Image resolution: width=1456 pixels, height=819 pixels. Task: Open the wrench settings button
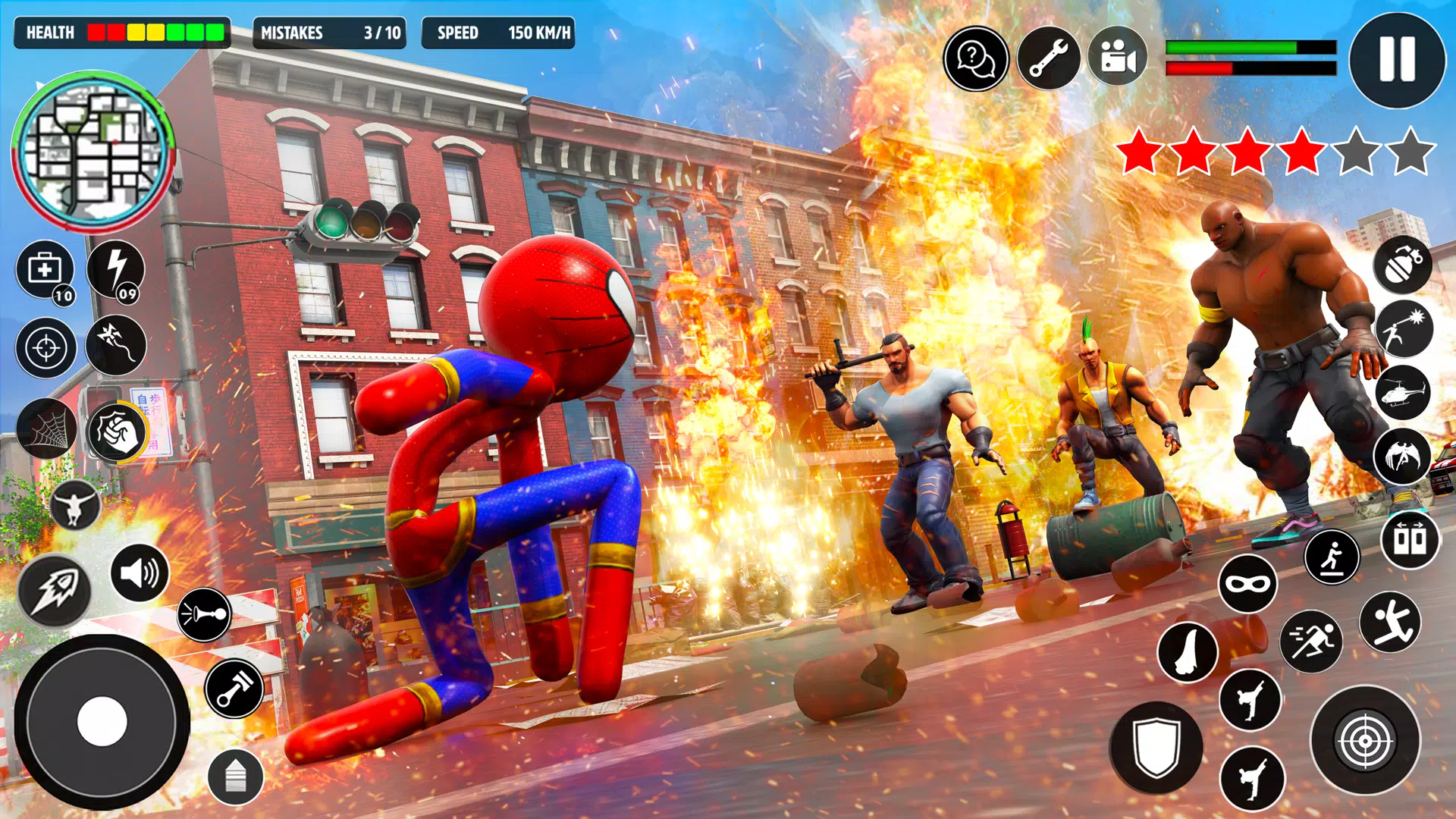pos(1048,58)
